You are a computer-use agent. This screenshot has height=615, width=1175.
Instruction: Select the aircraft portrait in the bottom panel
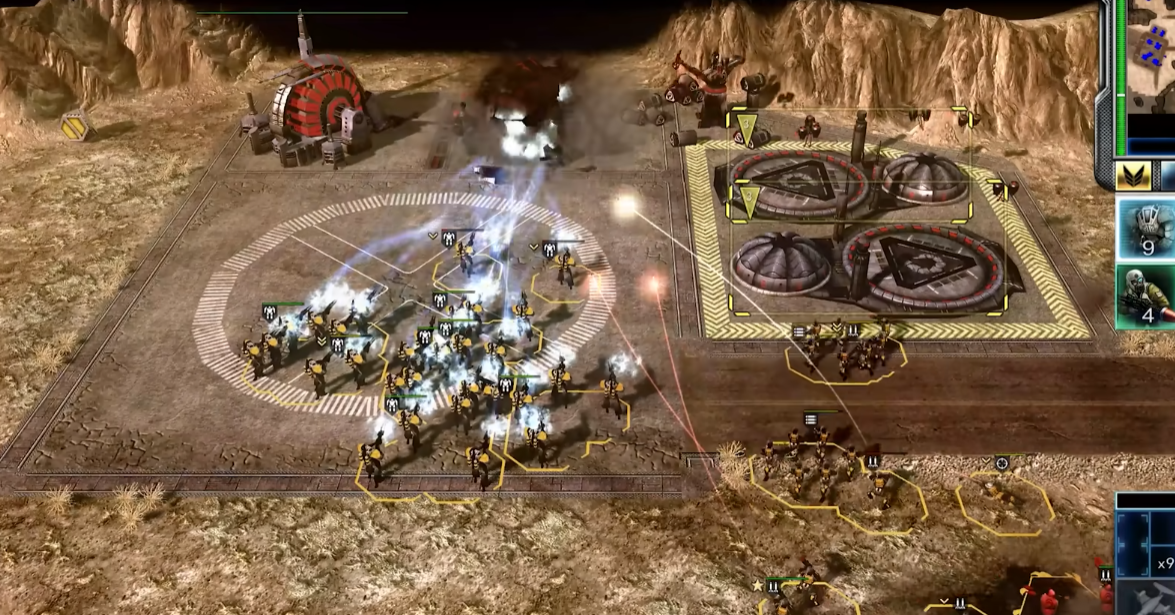click(x=1150, y=598)
